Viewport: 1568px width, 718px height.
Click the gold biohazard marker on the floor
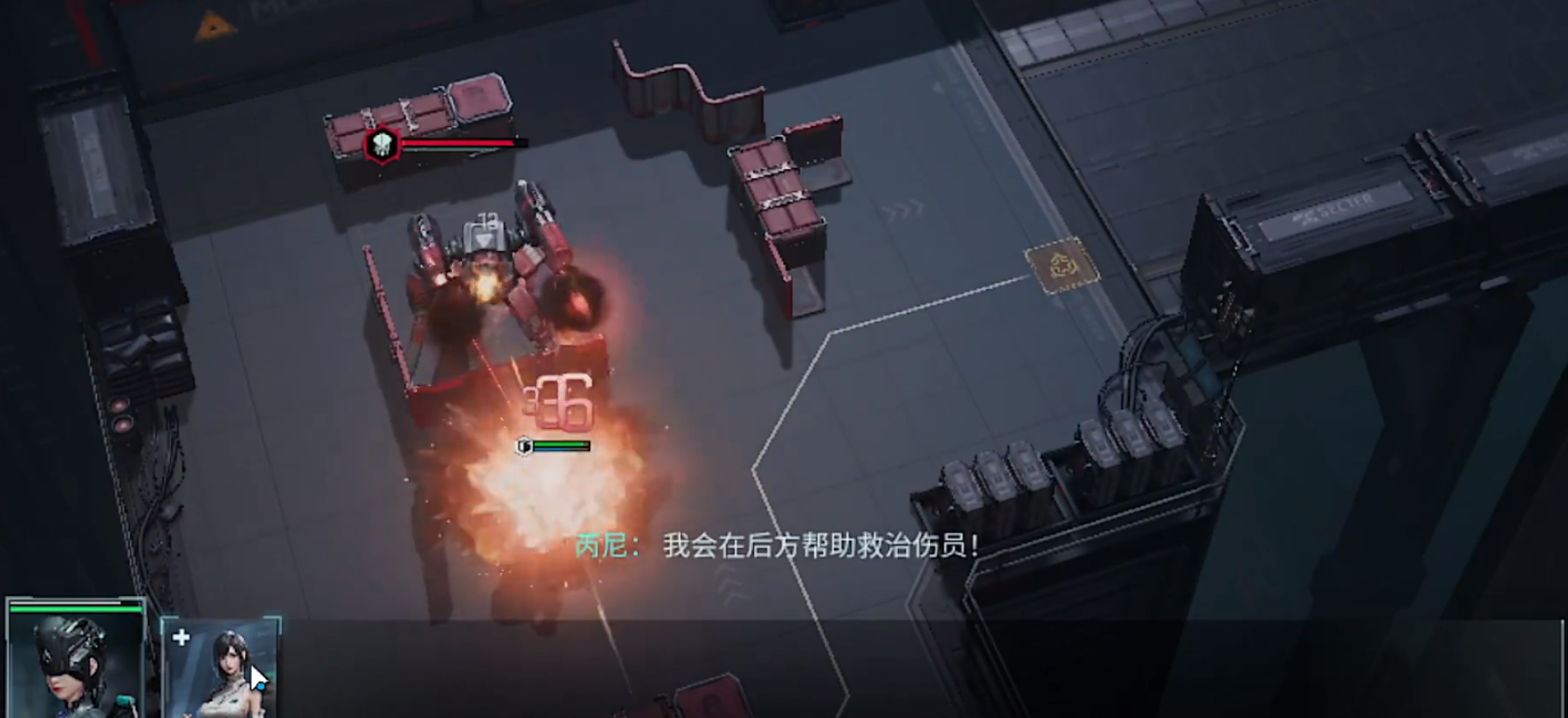(x=1063, y=264)
